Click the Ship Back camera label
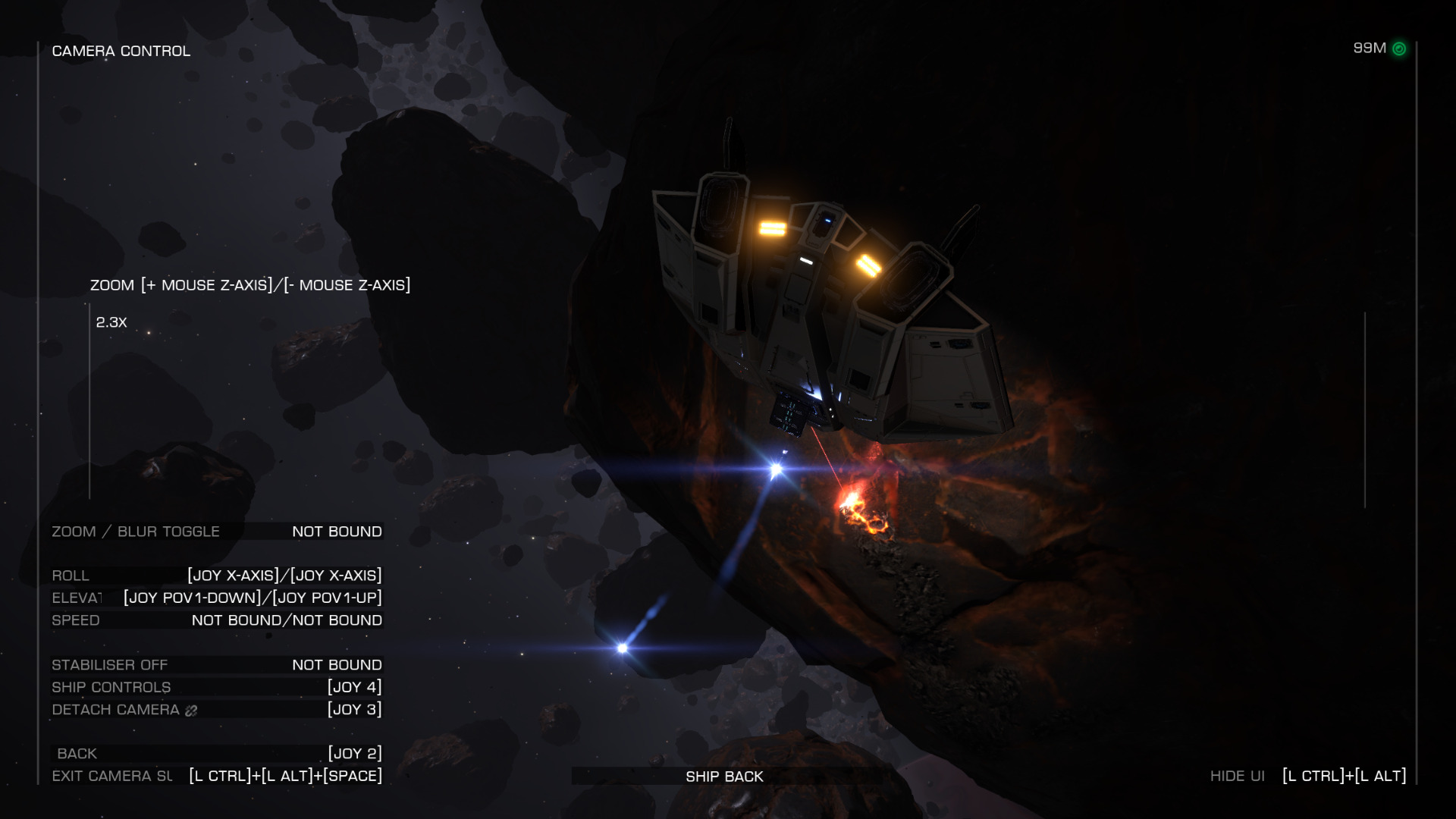This screenshot has width=1456, height=819. coord(724,777)
